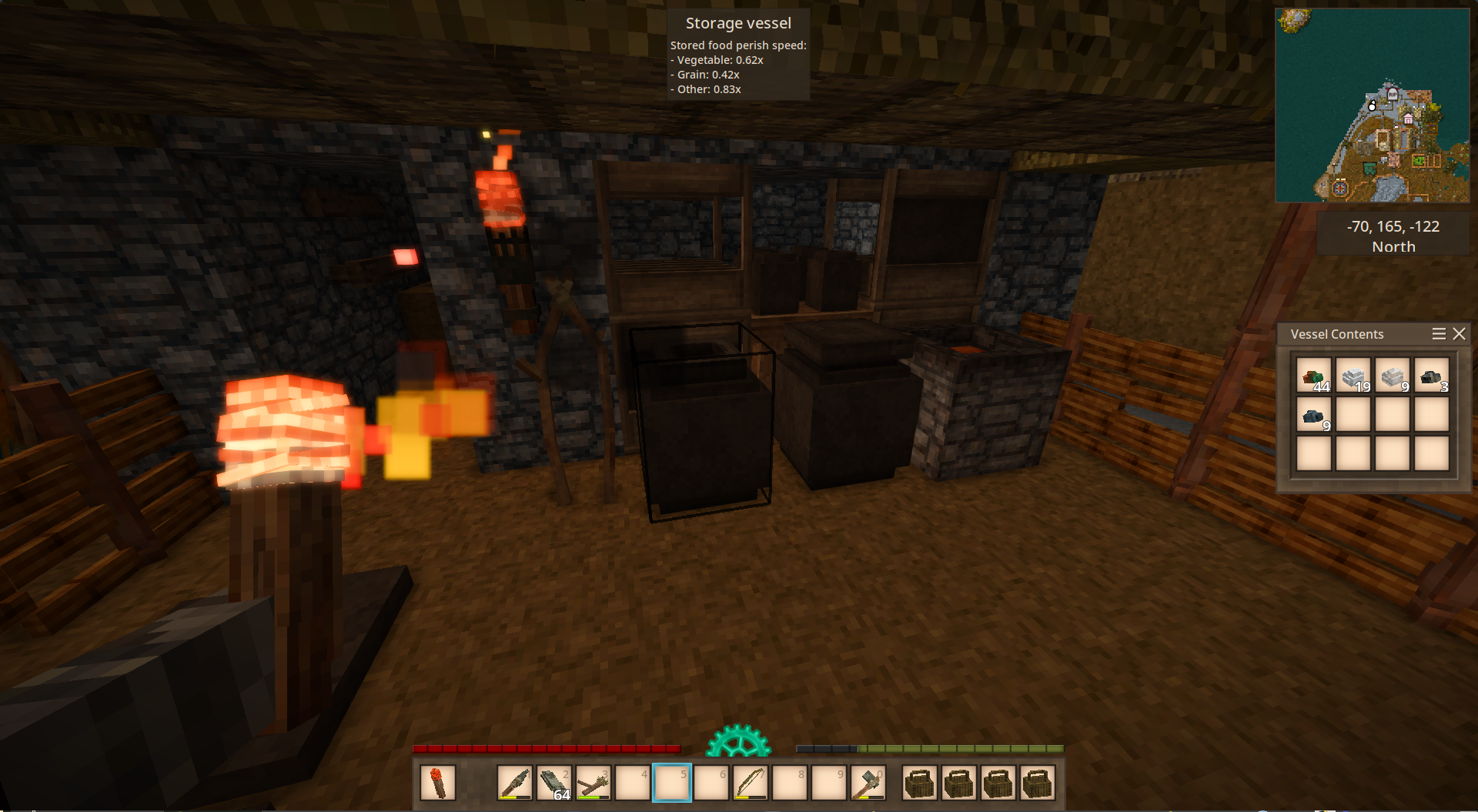Screen dimensions: 1478x812
Task: Take the white ore stack of 9
Action: pos(1392,376)
